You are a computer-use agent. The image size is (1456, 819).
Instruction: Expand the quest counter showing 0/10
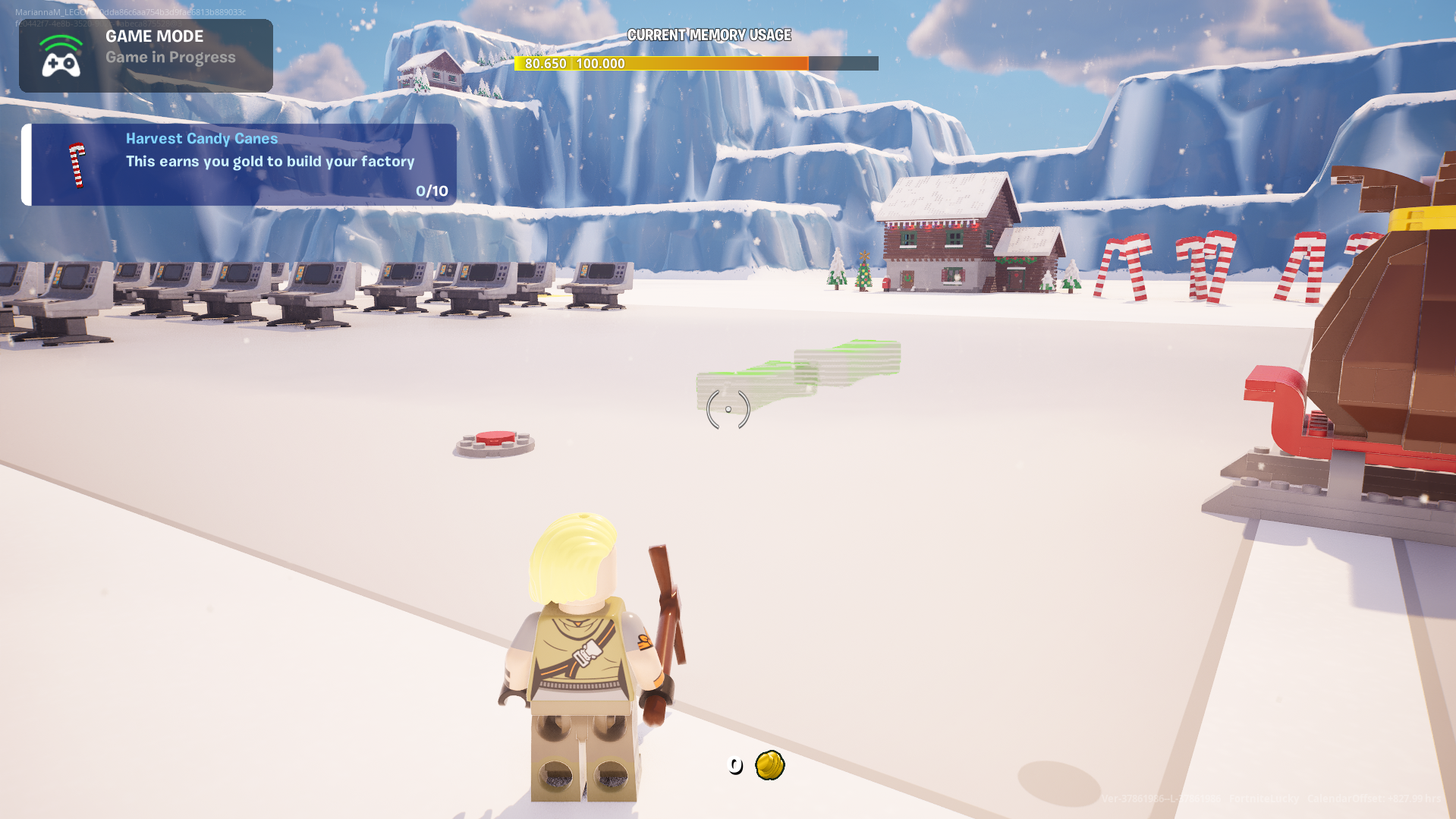431,191
